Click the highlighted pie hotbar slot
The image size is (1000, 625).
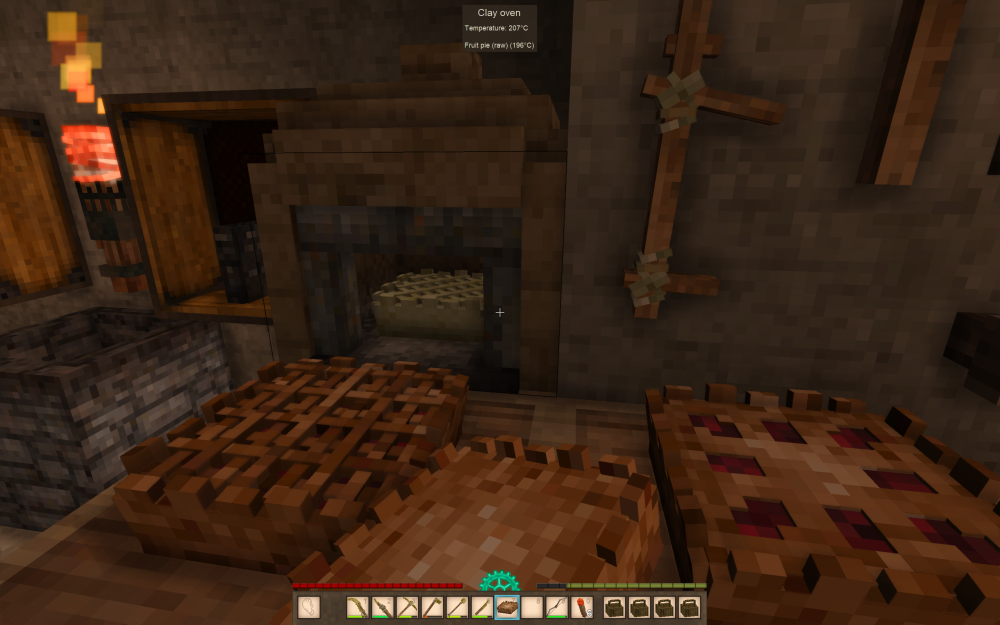(x=507, y=607)
